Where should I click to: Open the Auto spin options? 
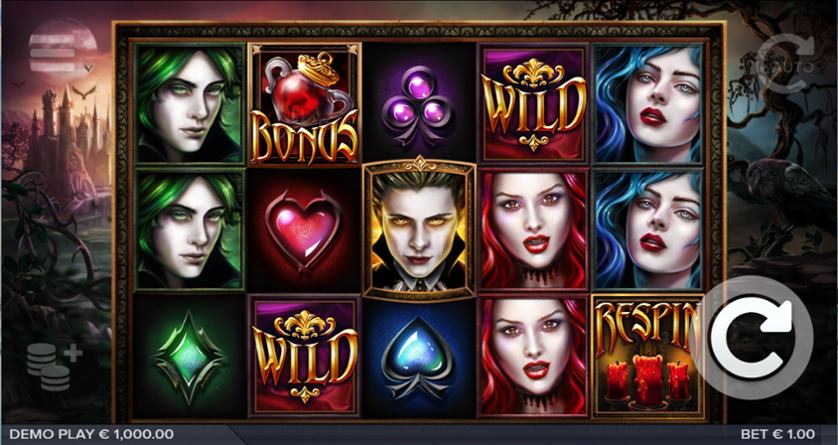787,63
